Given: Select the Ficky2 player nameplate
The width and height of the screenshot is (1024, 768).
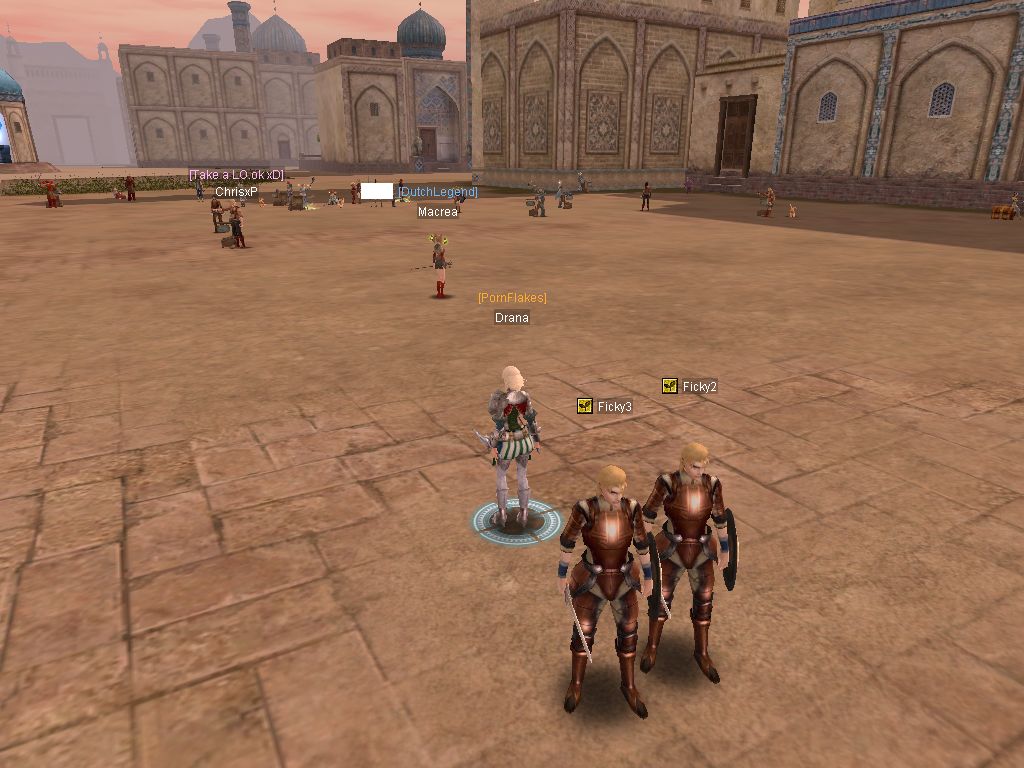Looking at the screenshot, I should point(699,387).
